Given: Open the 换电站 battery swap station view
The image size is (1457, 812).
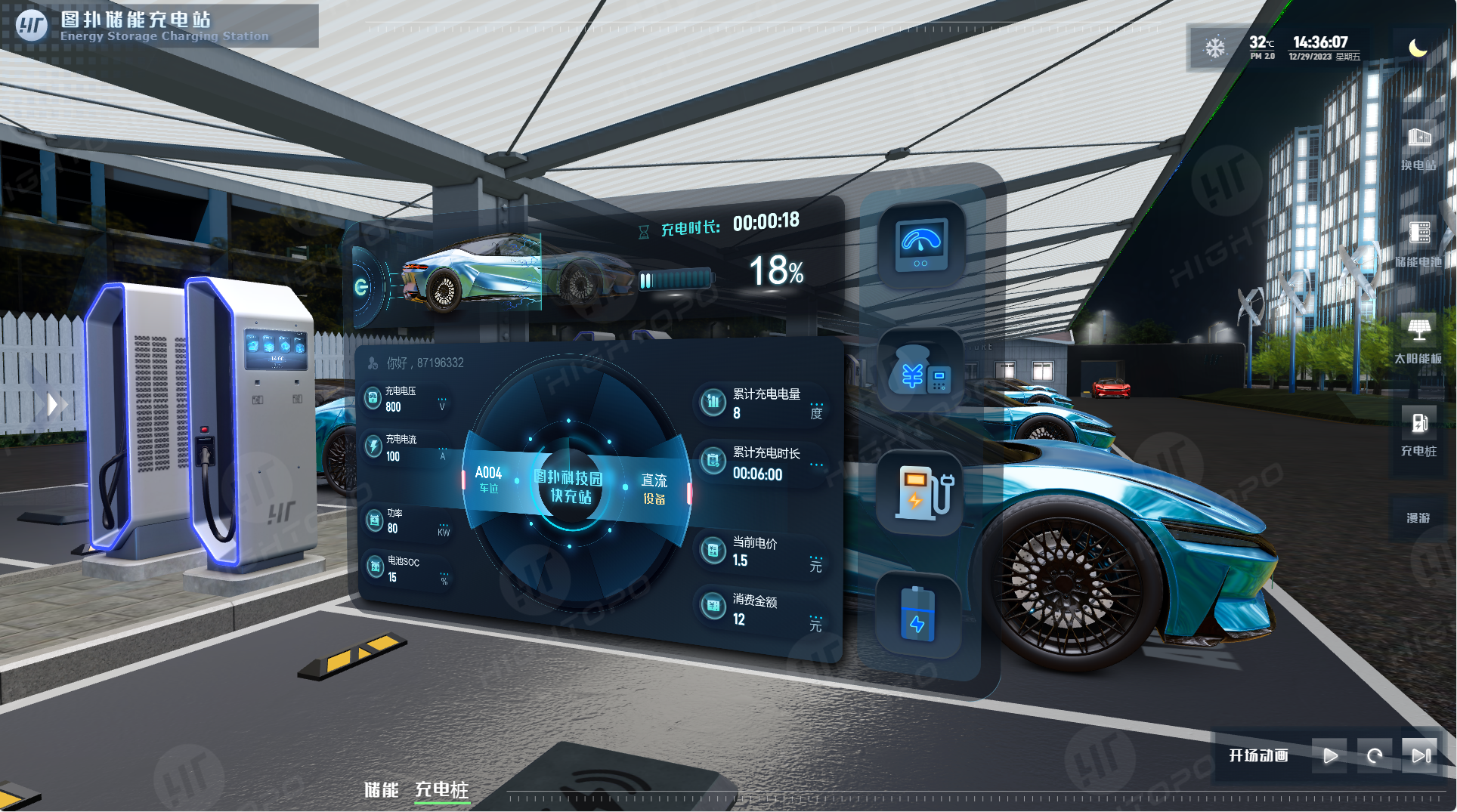Looking at the screenshot, I should (x=1418, y=147).
